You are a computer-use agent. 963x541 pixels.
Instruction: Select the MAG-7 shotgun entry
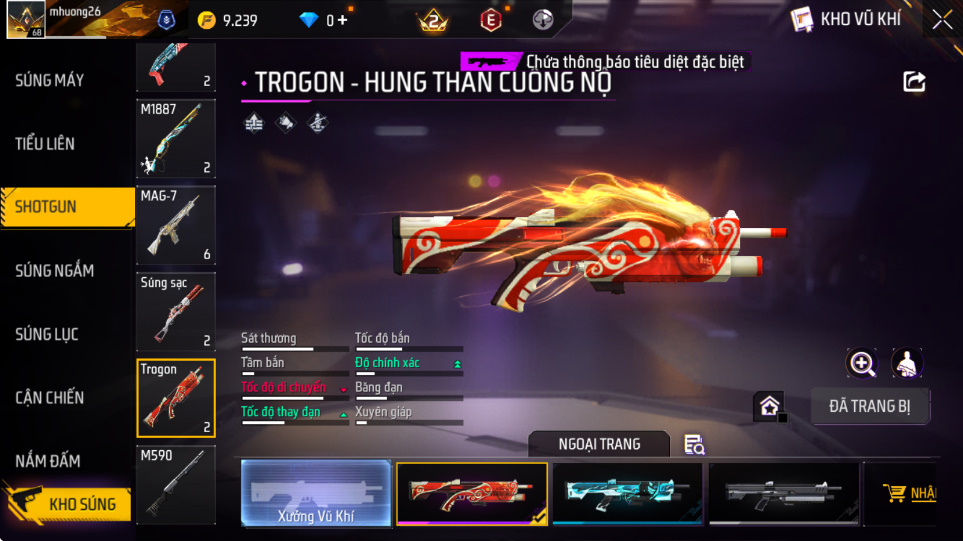pyautogui.click(x=176, y=225)
